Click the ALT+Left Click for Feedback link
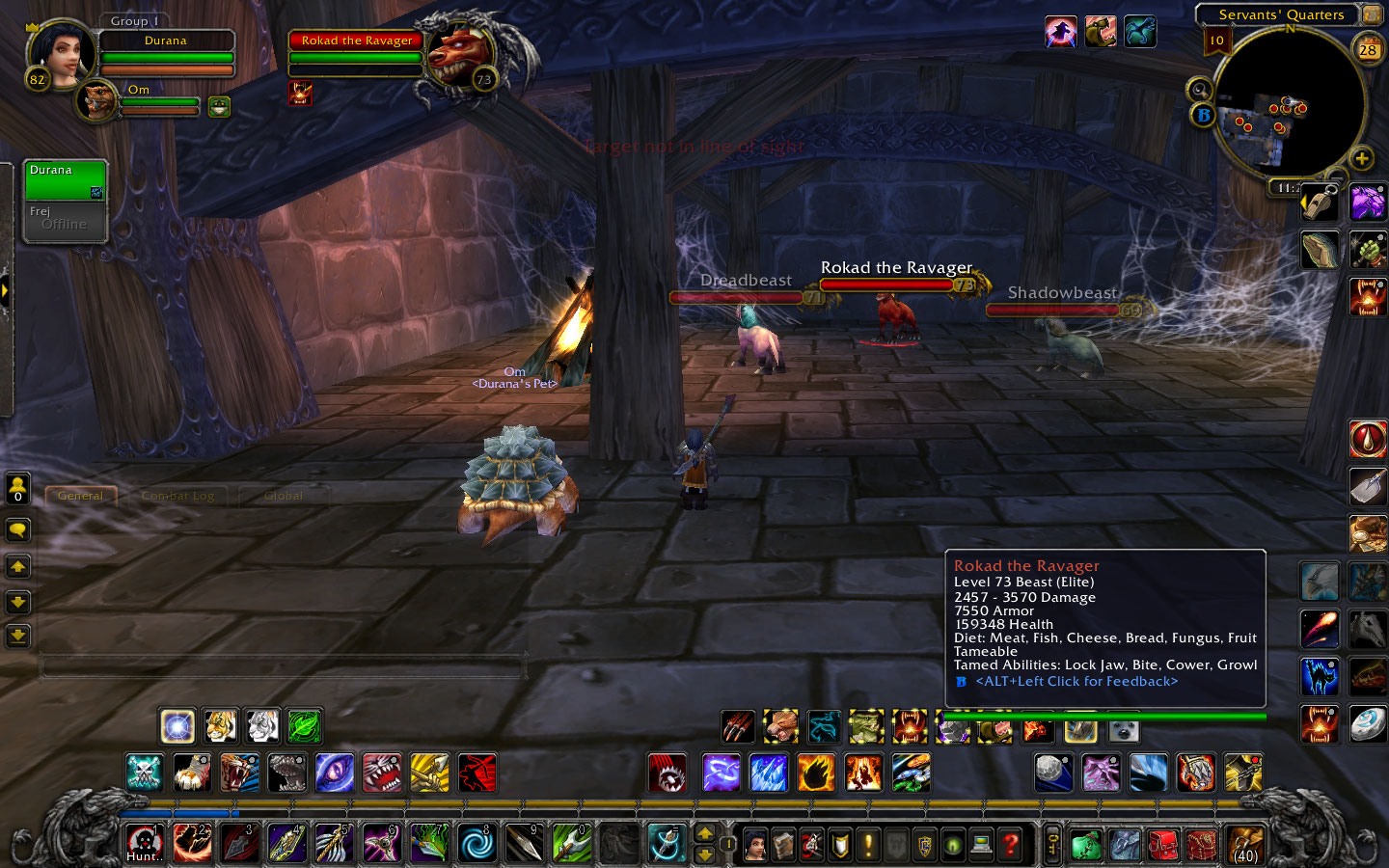Image resolution: width=1389 pixels, height=868 pixels. coord(1076,681)
